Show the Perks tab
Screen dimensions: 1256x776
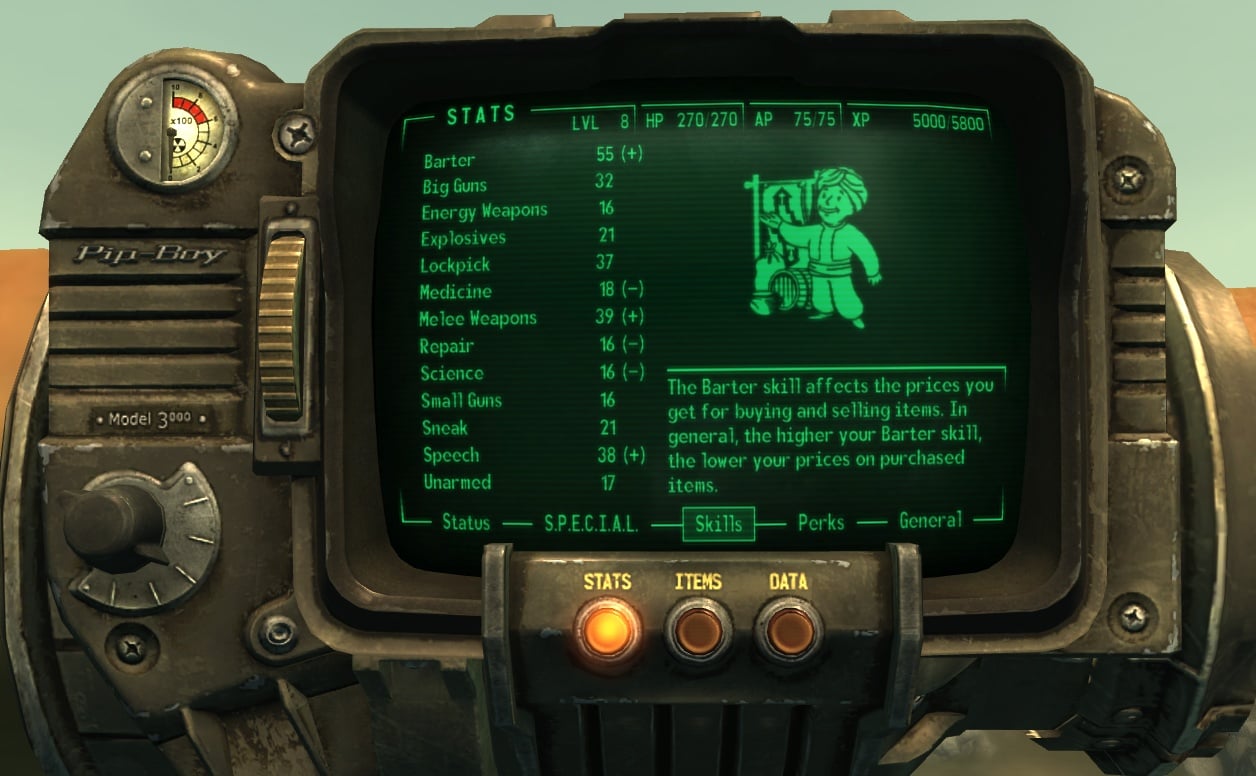click(821, 522)
